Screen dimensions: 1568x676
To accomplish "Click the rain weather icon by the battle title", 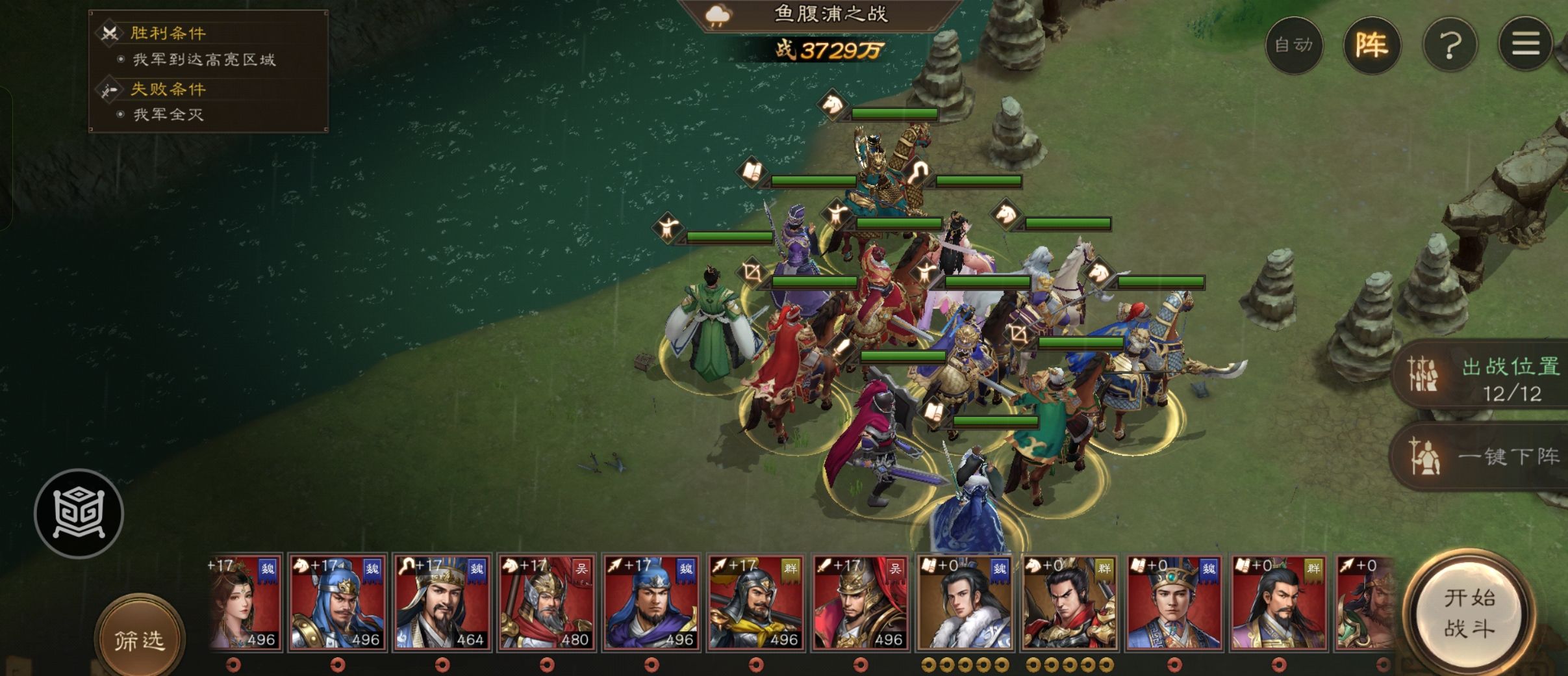I will [x=718, y=15].
